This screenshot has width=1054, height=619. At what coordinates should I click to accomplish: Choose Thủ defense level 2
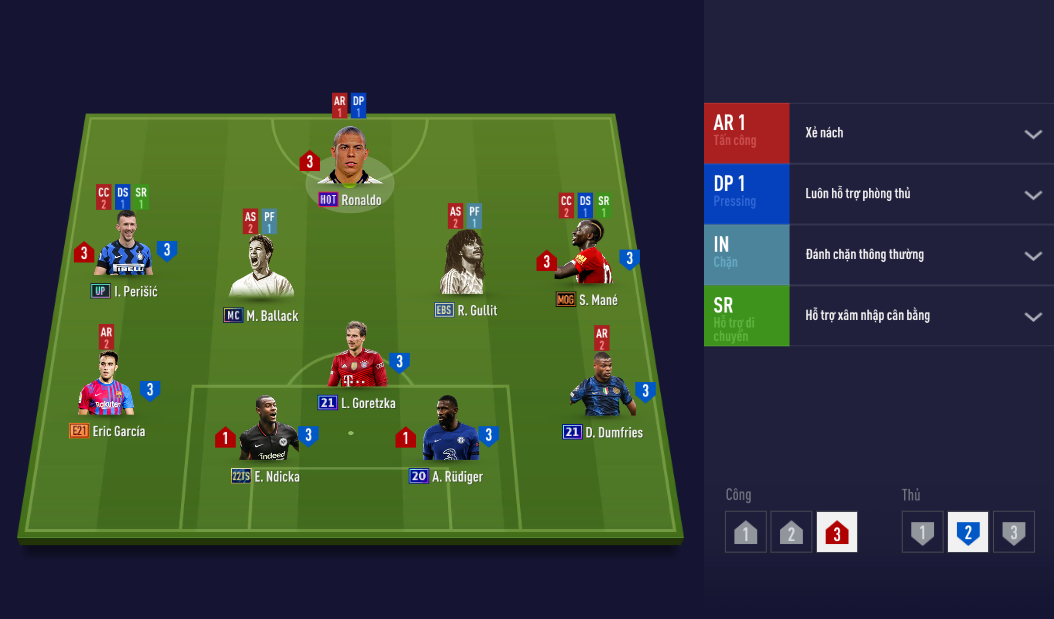(x=968, y=532)
